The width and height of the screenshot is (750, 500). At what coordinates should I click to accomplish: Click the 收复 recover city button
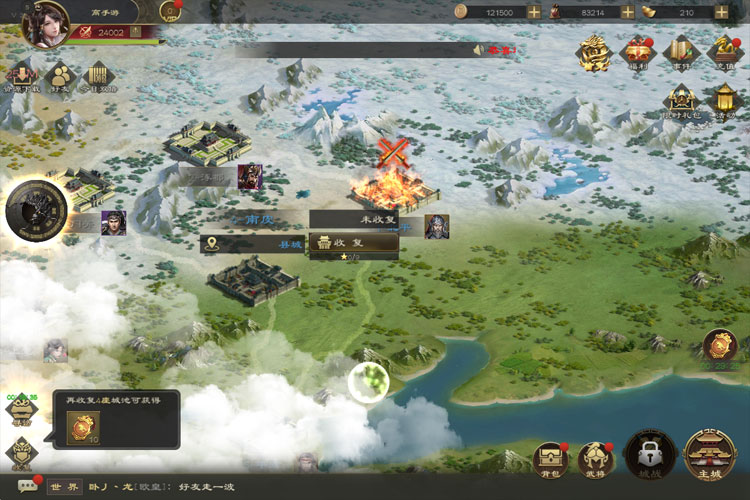354,243
